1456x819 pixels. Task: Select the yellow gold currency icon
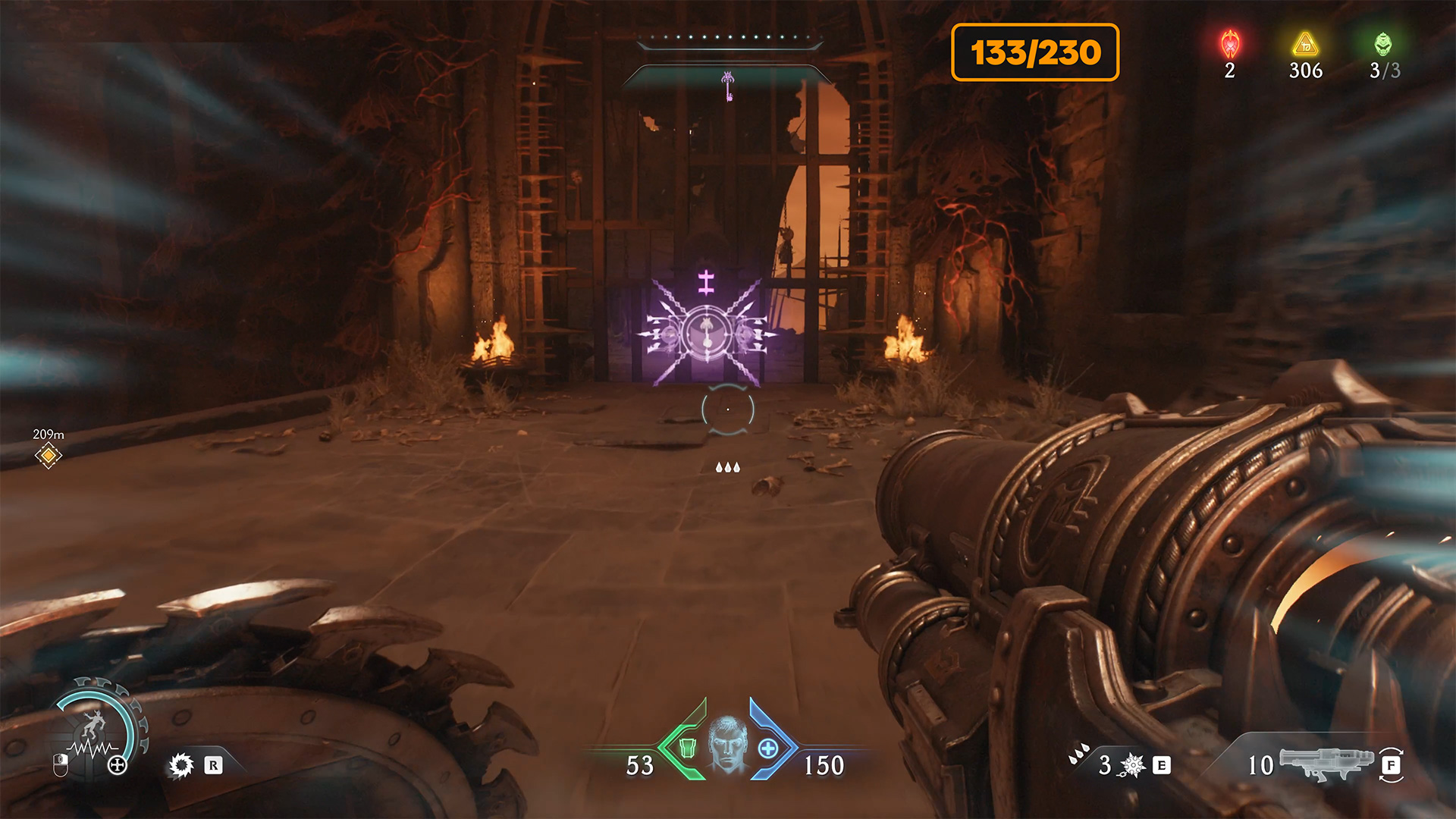[x=1305, y=44]
